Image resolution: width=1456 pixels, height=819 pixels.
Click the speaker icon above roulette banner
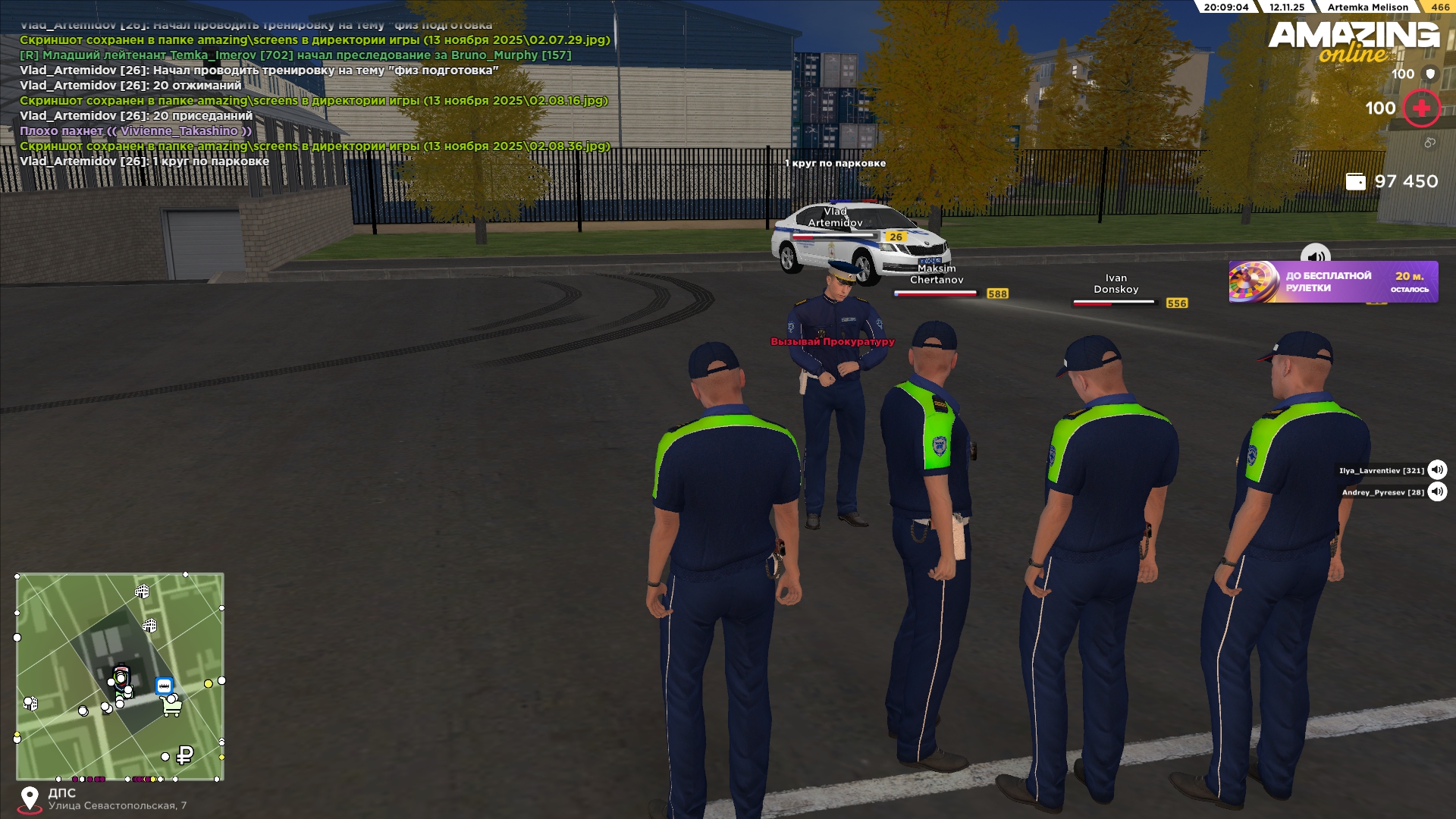(1316, 256)
